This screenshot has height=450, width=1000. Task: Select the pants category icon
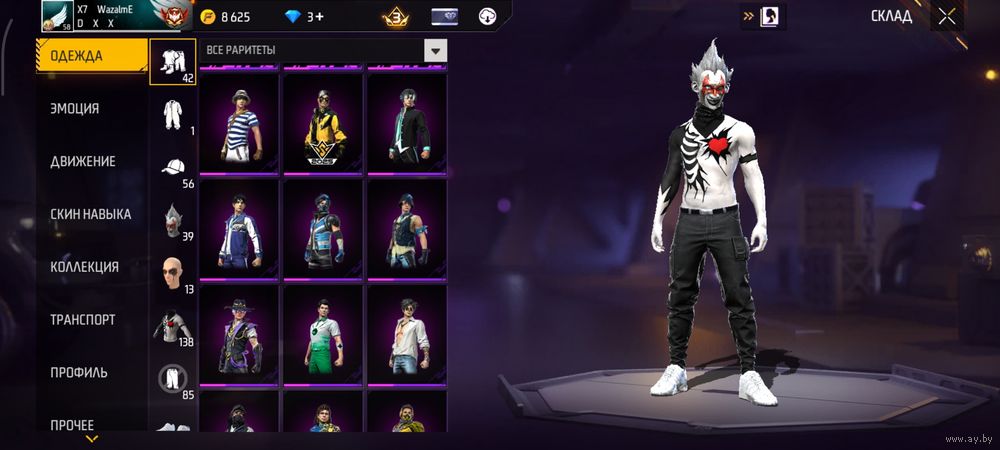point(173,378)
